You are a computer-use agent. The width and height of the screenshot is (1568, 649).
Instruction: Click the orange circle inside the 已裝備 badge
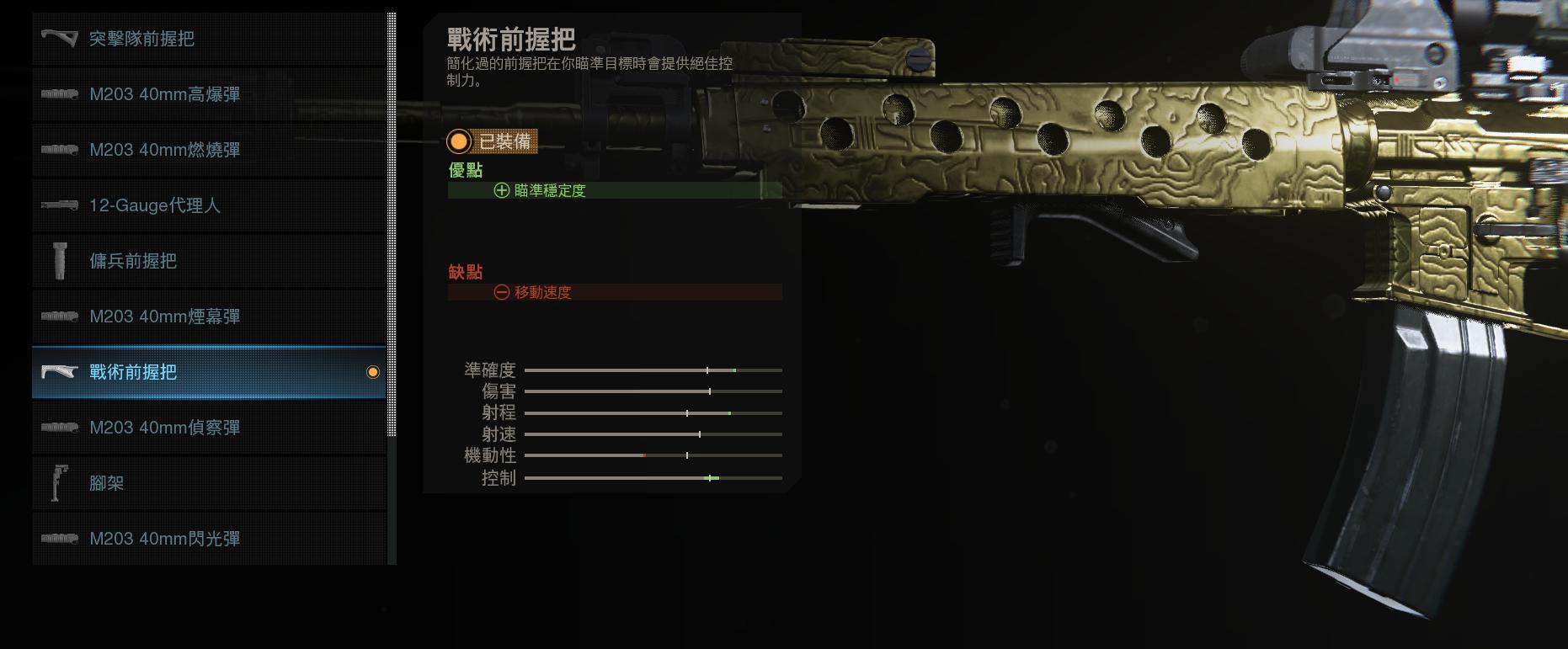(x=459, y=142)
